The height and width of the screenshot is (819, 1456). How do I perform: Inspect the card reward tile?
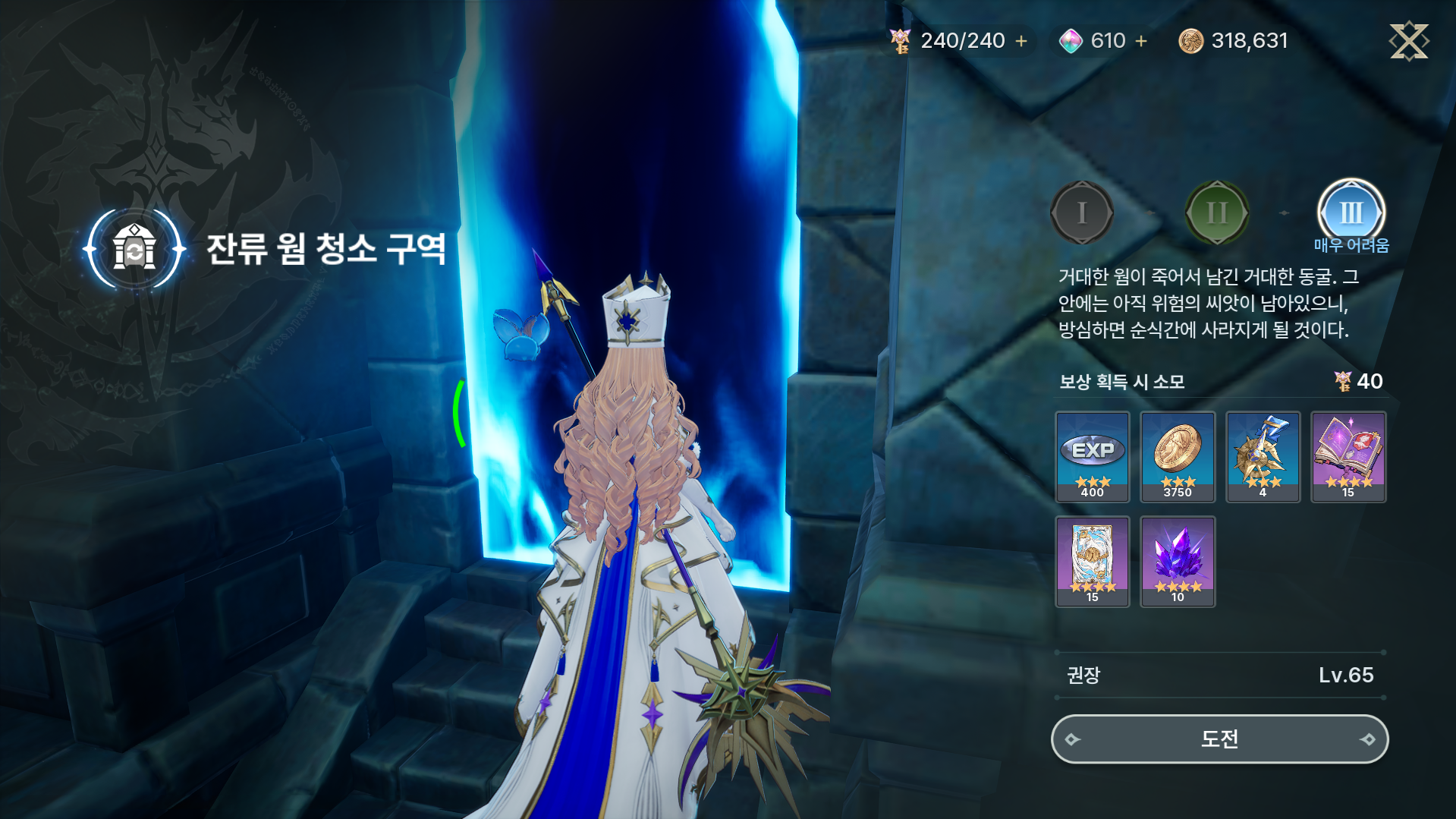(1092, 561)
